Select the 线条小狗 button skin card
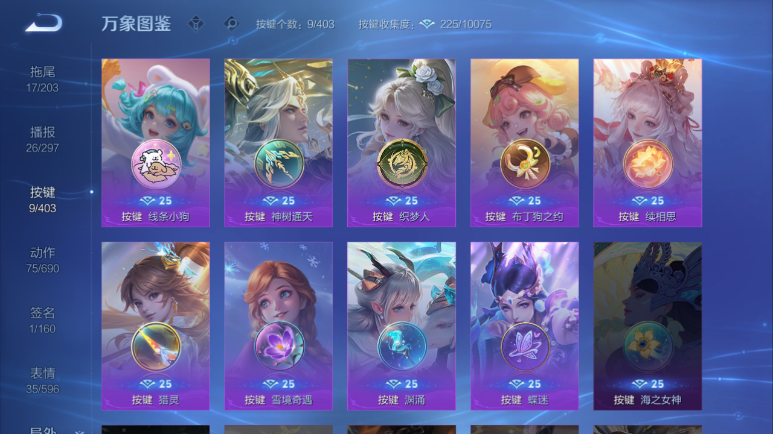This screenshot has height=434, width=773. pyautogui.click(x=155, y=142)
